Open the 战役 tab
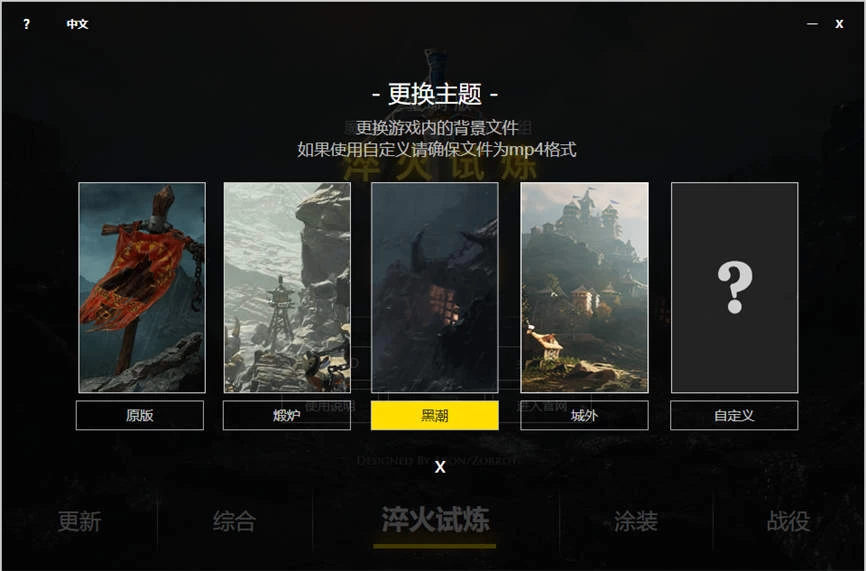The height and width of the screenshot is (571, 866). pyautogui.click(x=788, y=521)
